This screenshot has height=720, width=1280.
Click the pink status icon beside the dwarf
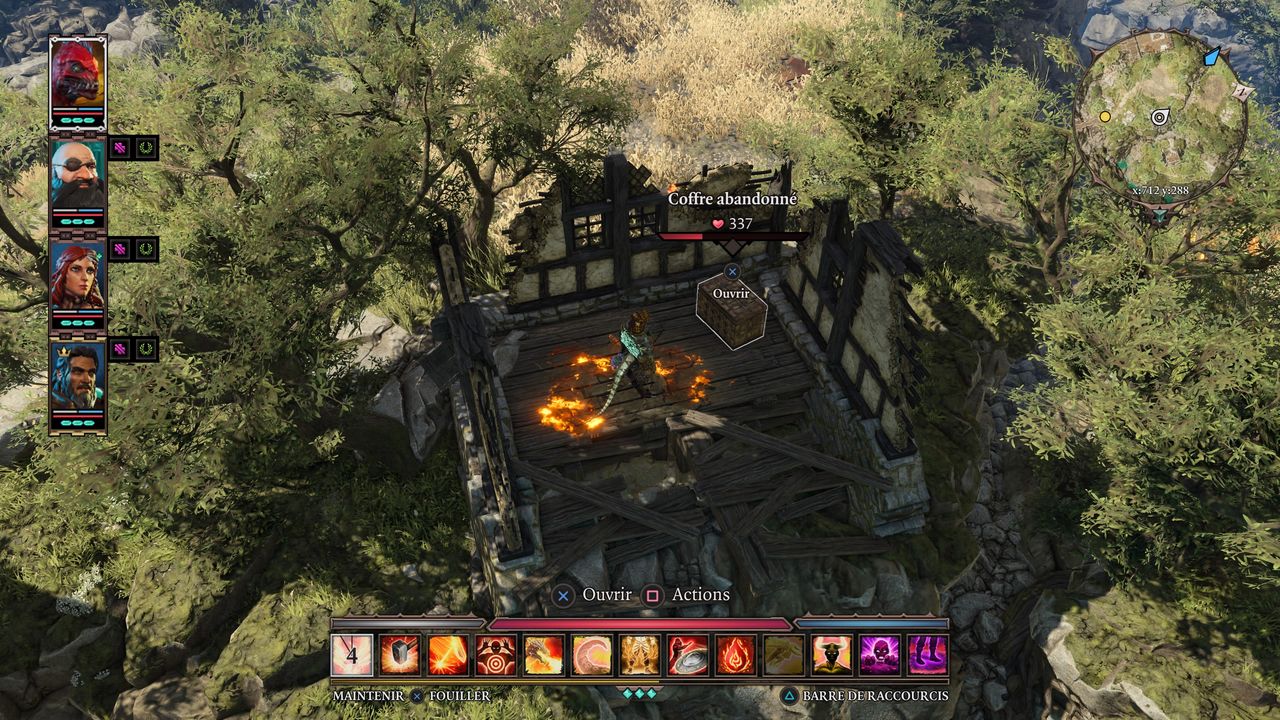coord(120,148)
